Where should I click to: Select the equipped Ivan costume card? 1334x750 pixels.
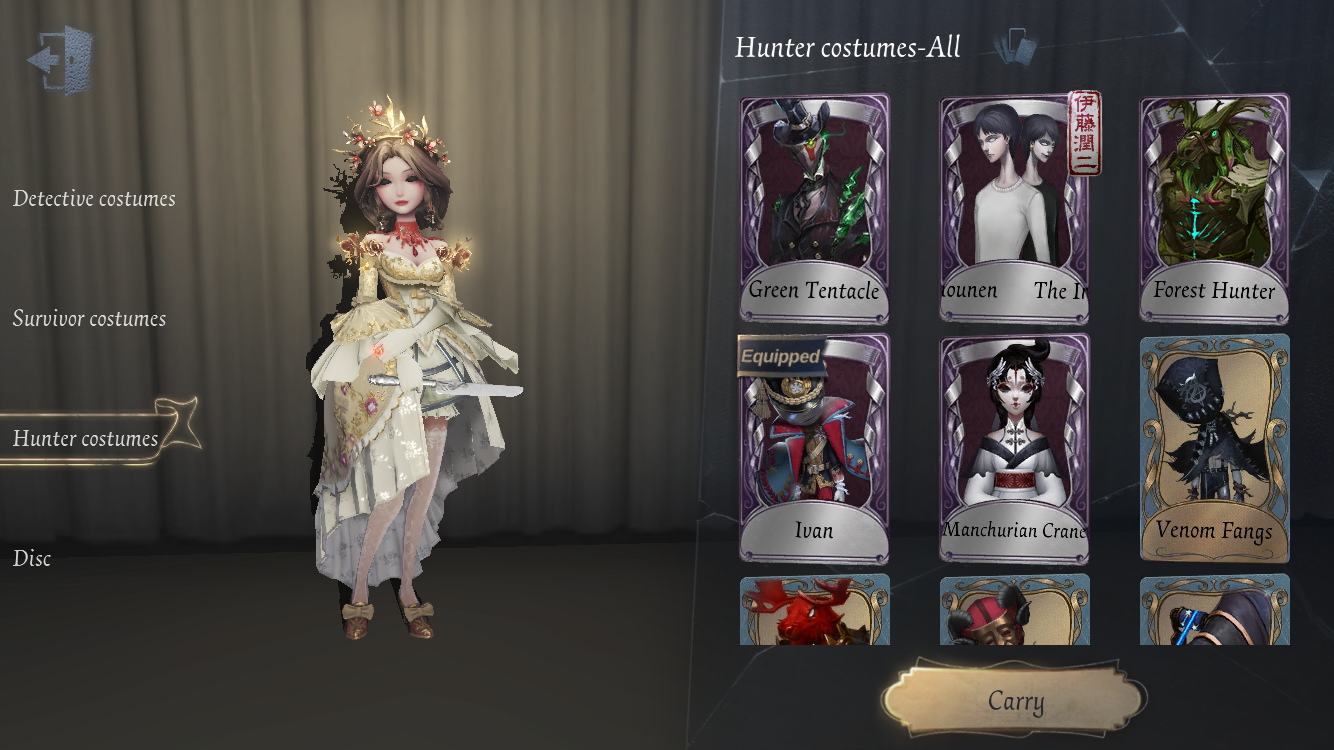pos(814,448)
